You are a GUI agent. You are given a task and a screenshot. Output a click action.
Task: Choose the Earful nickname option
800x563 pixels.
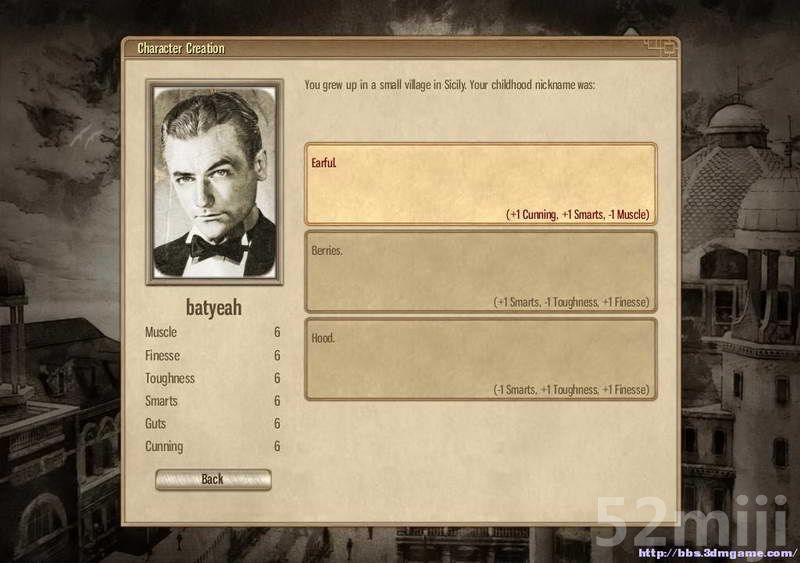[480, 184]
